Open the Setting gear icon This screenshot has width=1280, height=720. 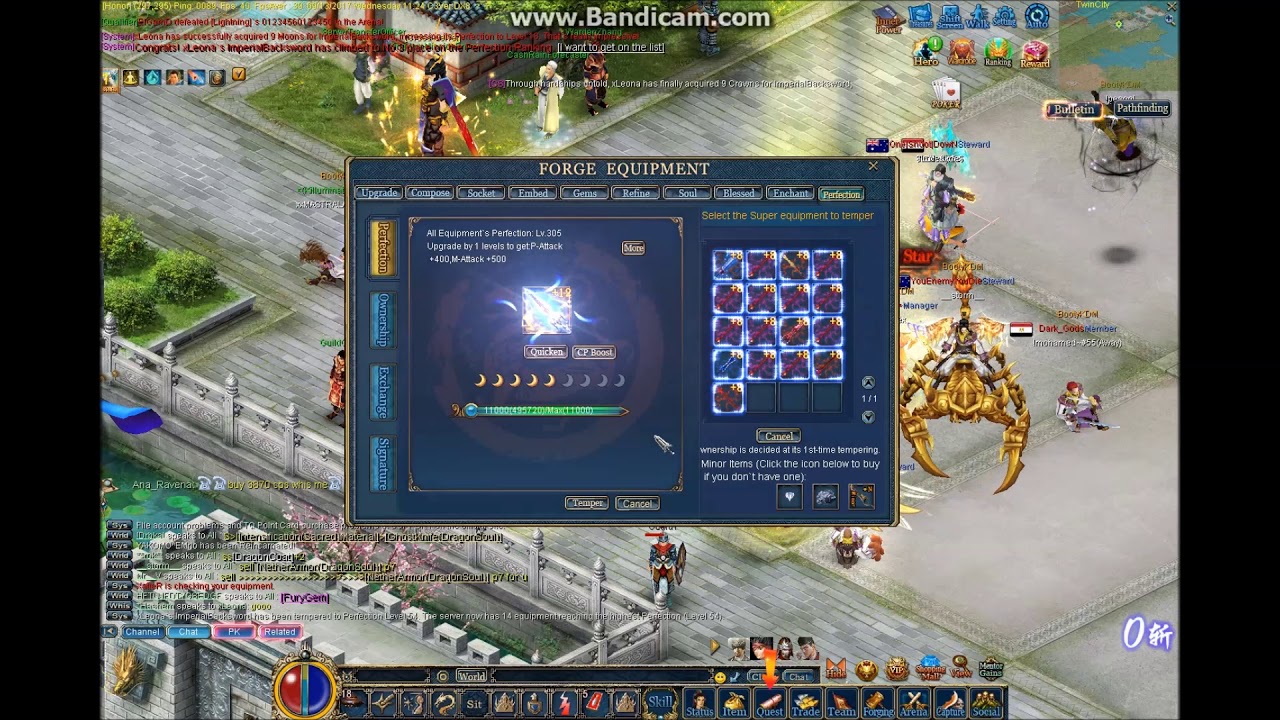pyautogui.click(x=1003, y=18)
